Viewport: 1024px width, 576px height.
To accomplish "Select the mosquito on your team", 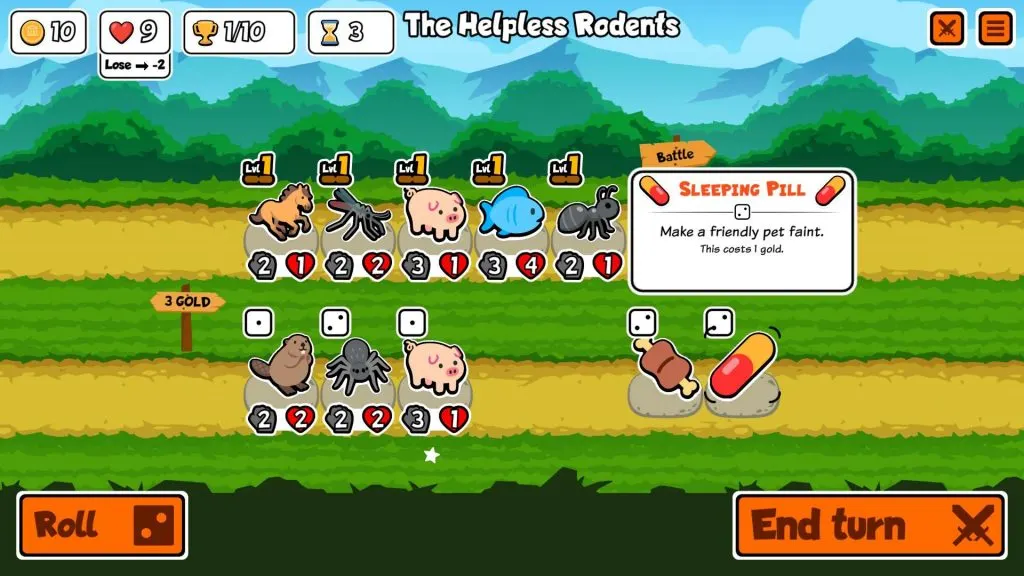I will click(357, 214).
